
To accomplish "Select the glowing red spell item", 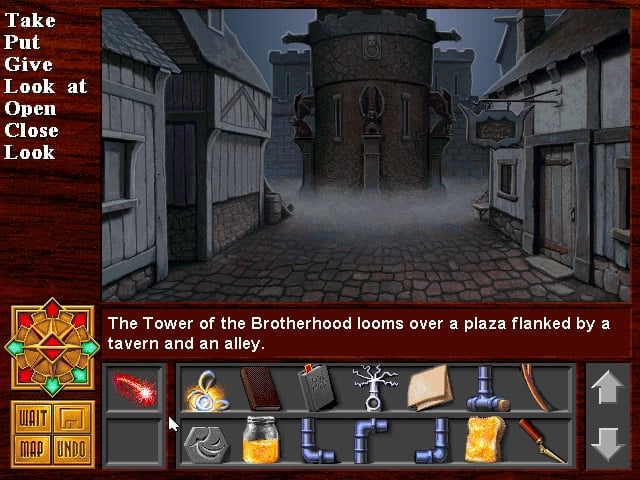I will [x=133, y=387].
